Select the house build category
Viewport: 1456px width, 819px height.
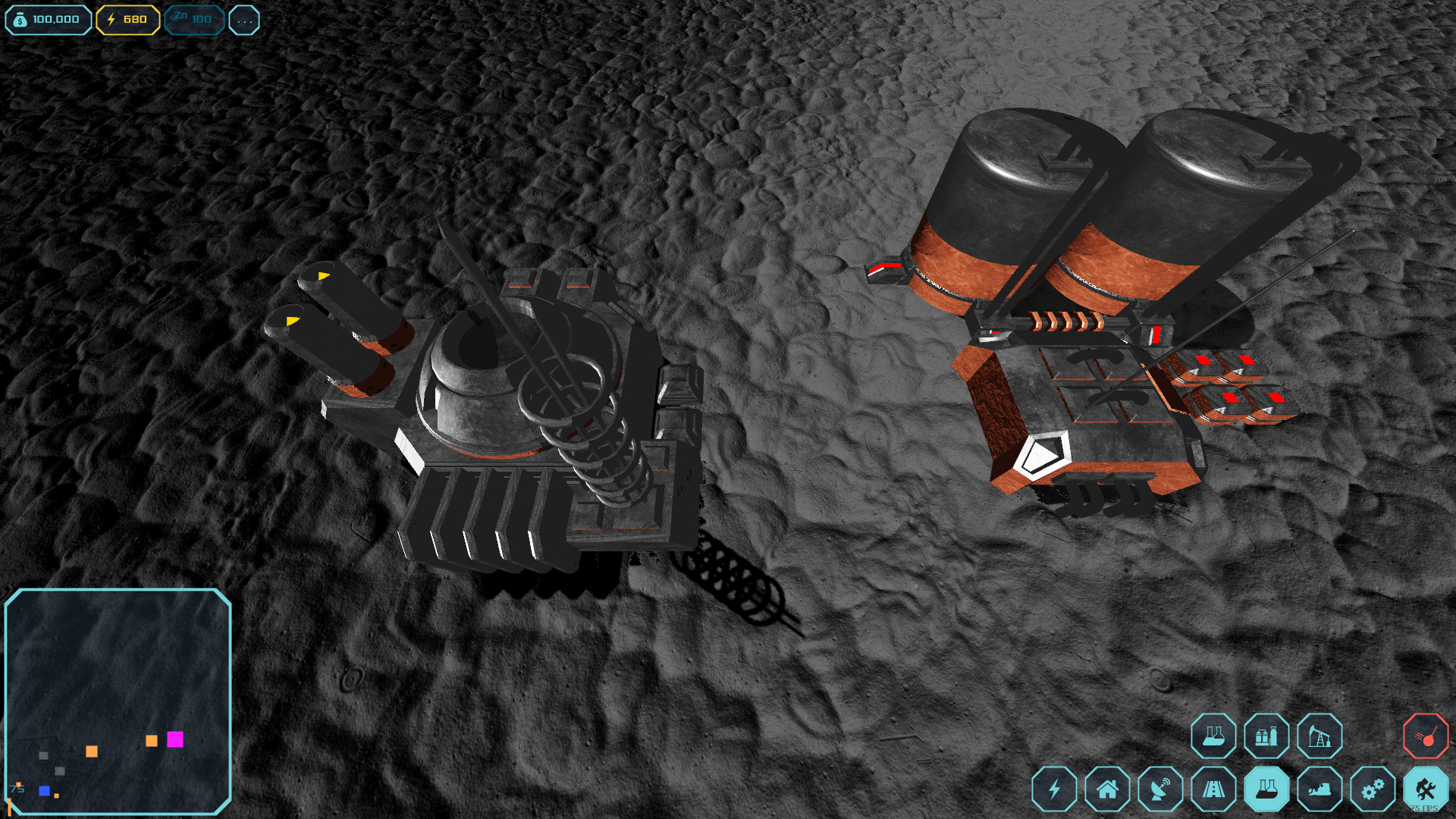(x=1107, y=789)
